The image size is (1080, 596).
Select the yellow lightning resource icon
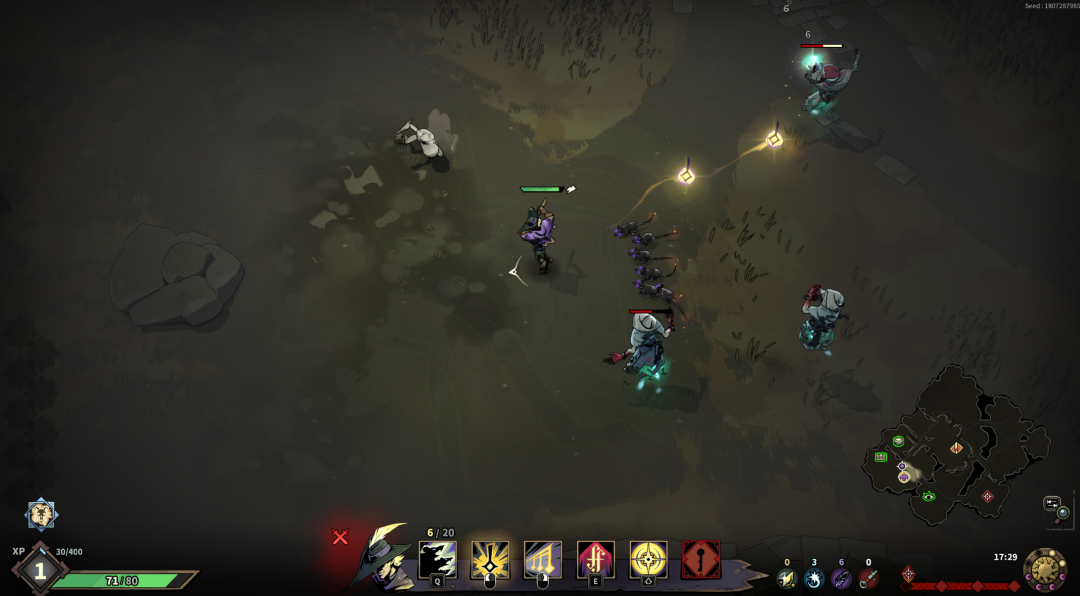click(787, 578)
